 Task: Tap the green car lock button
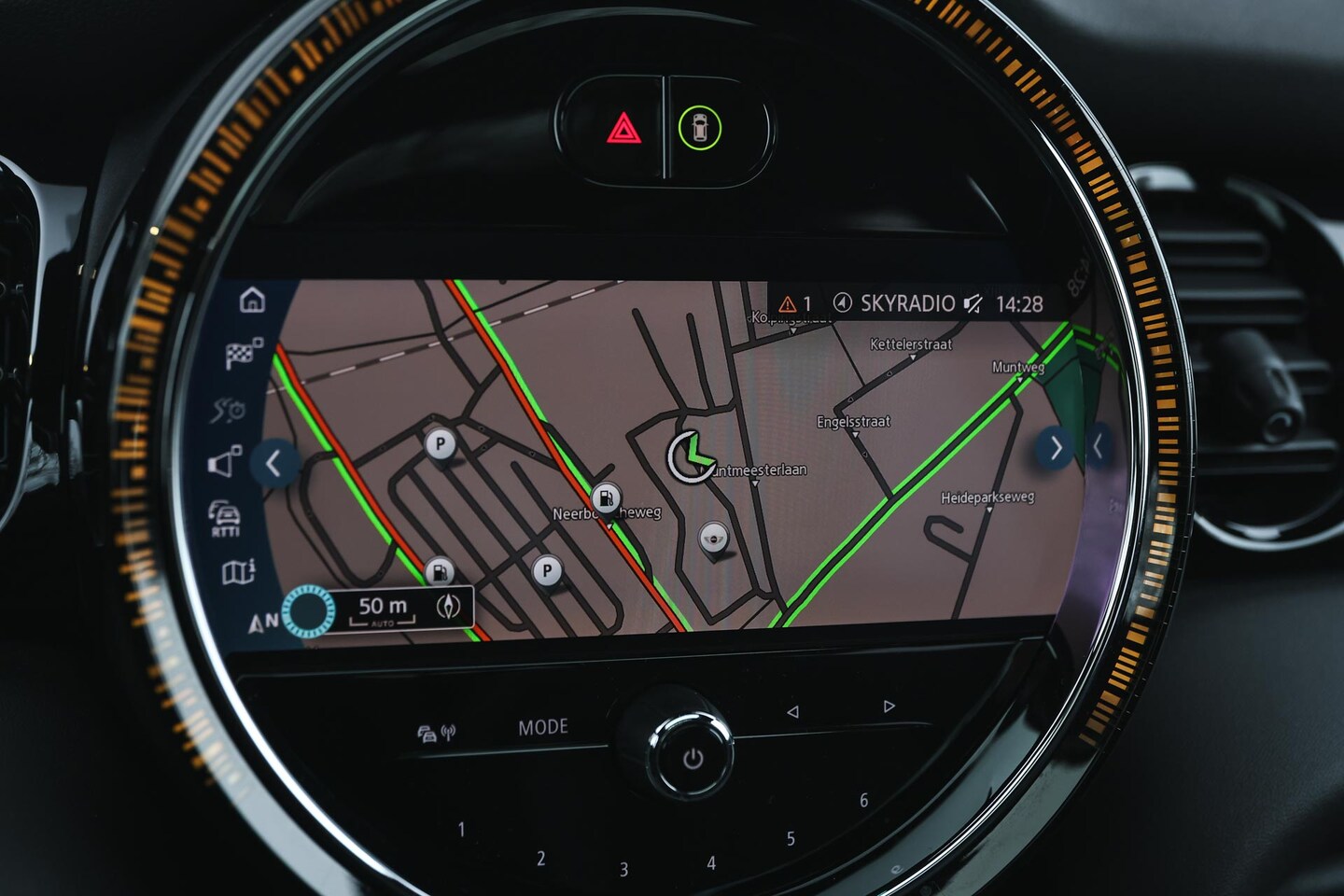700,128
